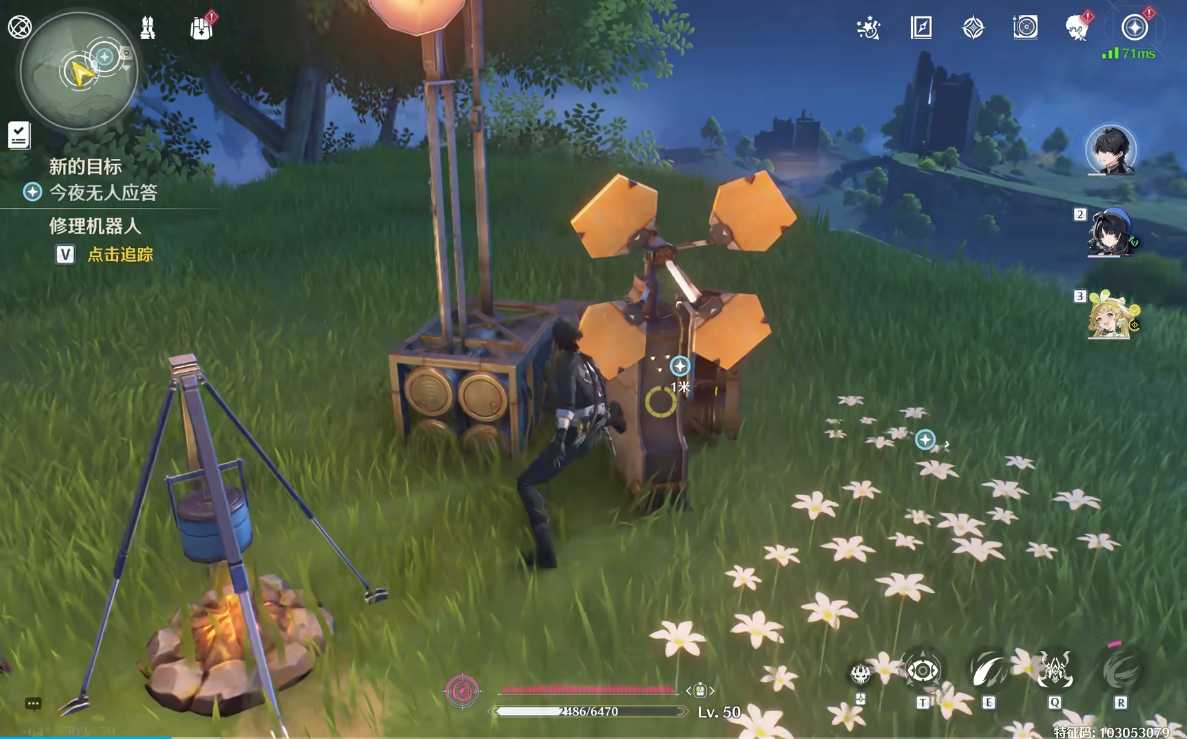
Task: Click the globe icon beside the minimap
Action: 19,27
